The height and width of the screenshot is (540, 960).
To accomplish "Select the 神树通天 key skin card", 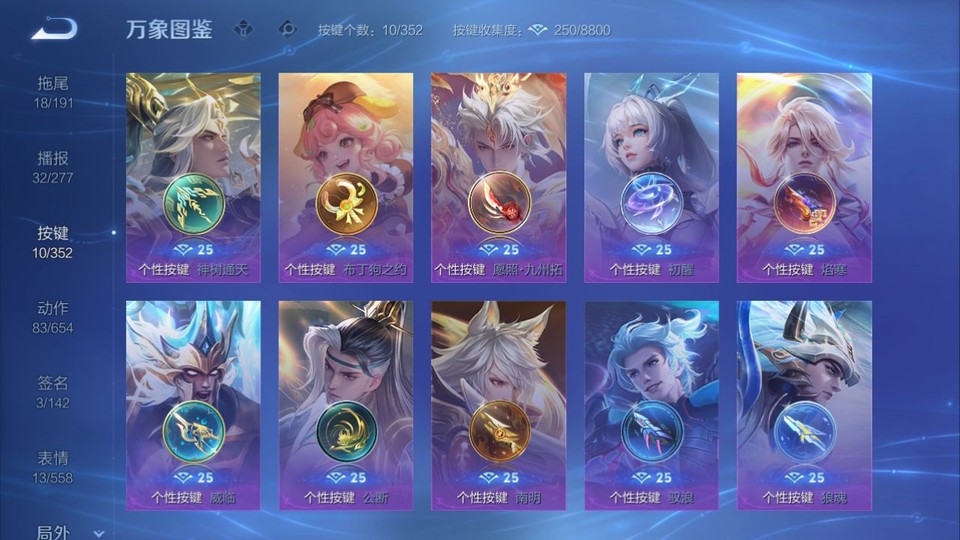I will click(193, 177).
